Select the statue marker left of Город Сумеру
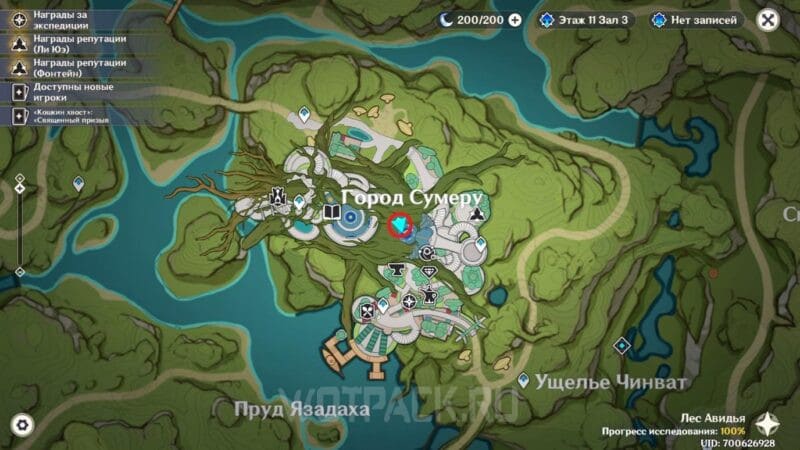 (x=280, y=201)
